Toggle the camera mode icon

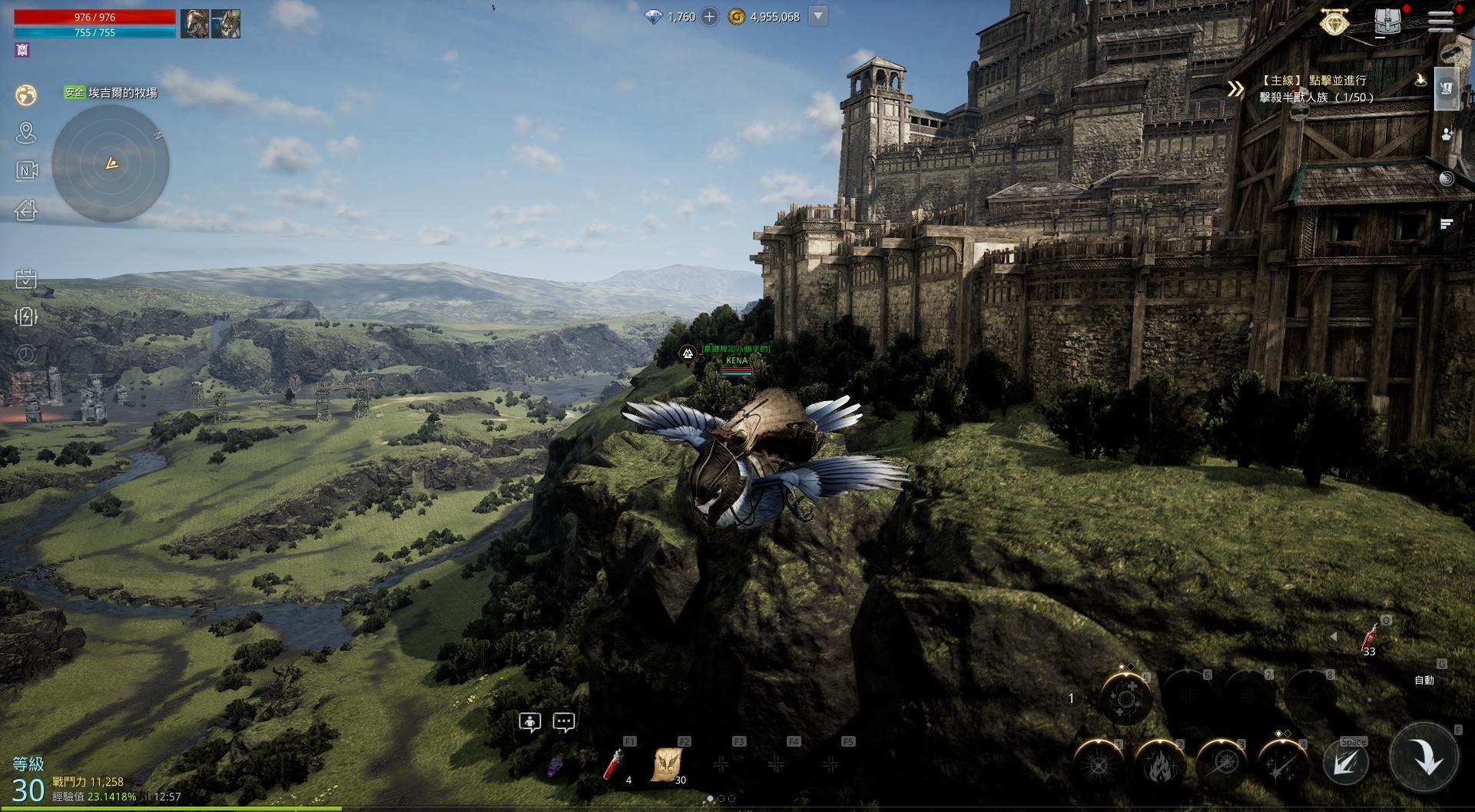click(26, 171)
